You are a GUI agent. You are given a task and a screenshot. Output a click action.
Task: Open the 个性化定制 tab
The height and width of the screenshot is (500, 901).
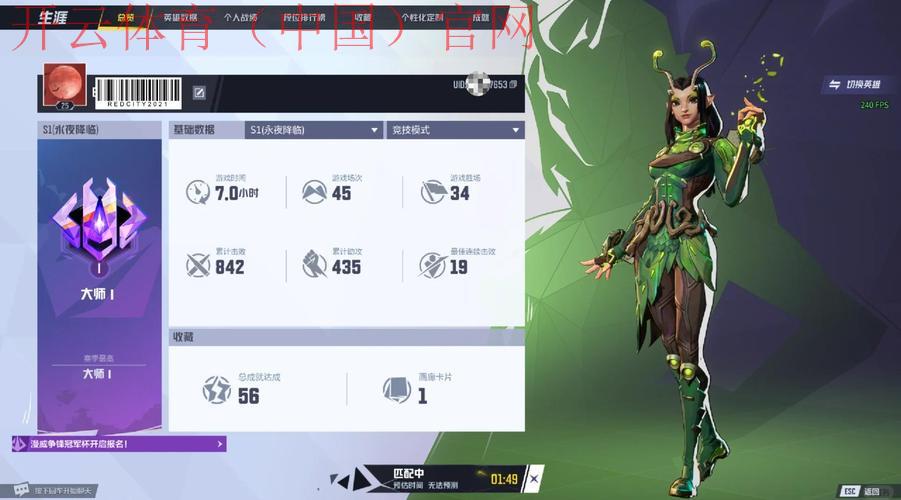pyautogui.click(x=422, y=17)
